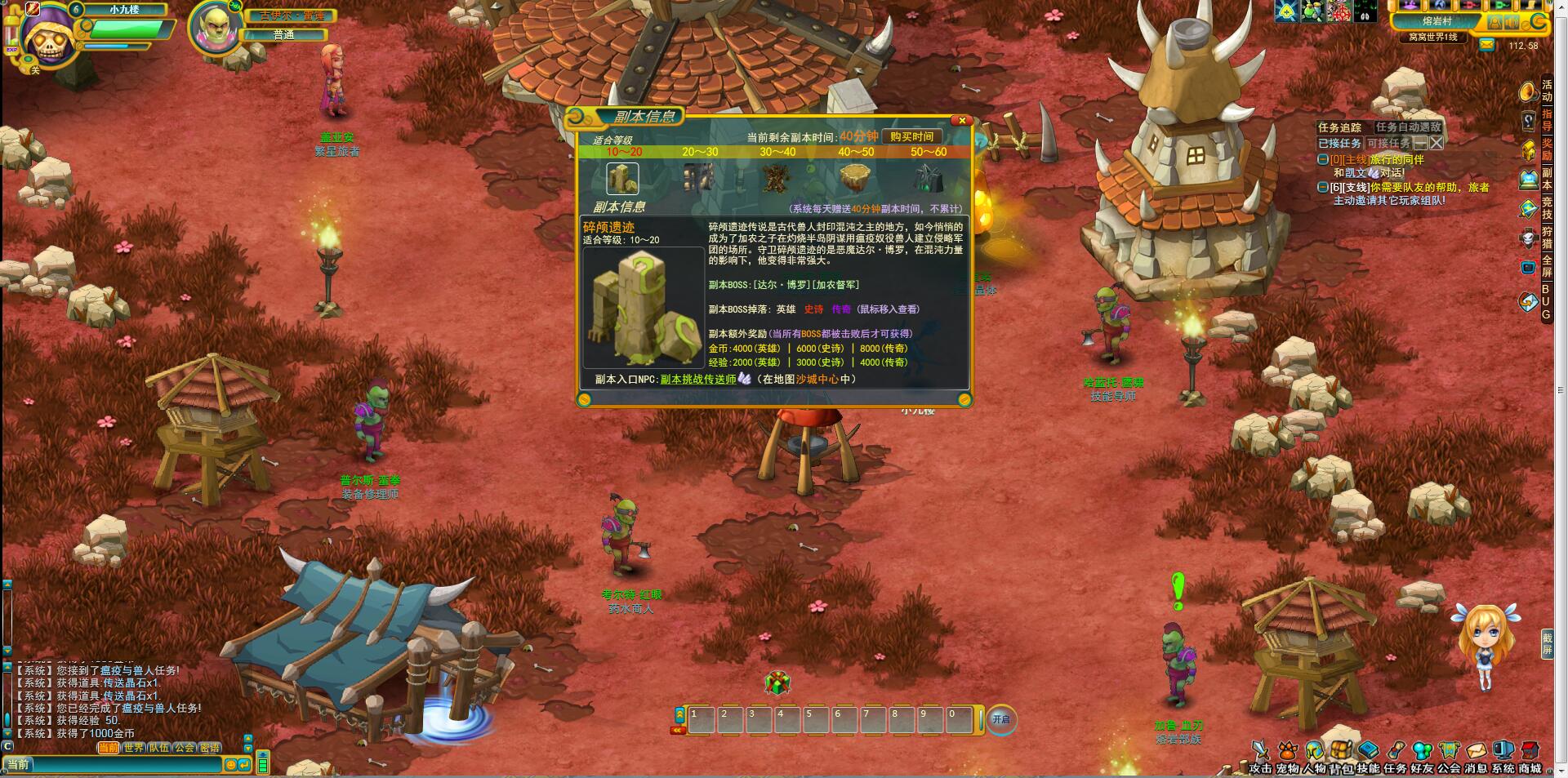Click the 开启 hotbar toggle button
Viewport: 1568px width, 778px height.
[x=1000, y=719]
